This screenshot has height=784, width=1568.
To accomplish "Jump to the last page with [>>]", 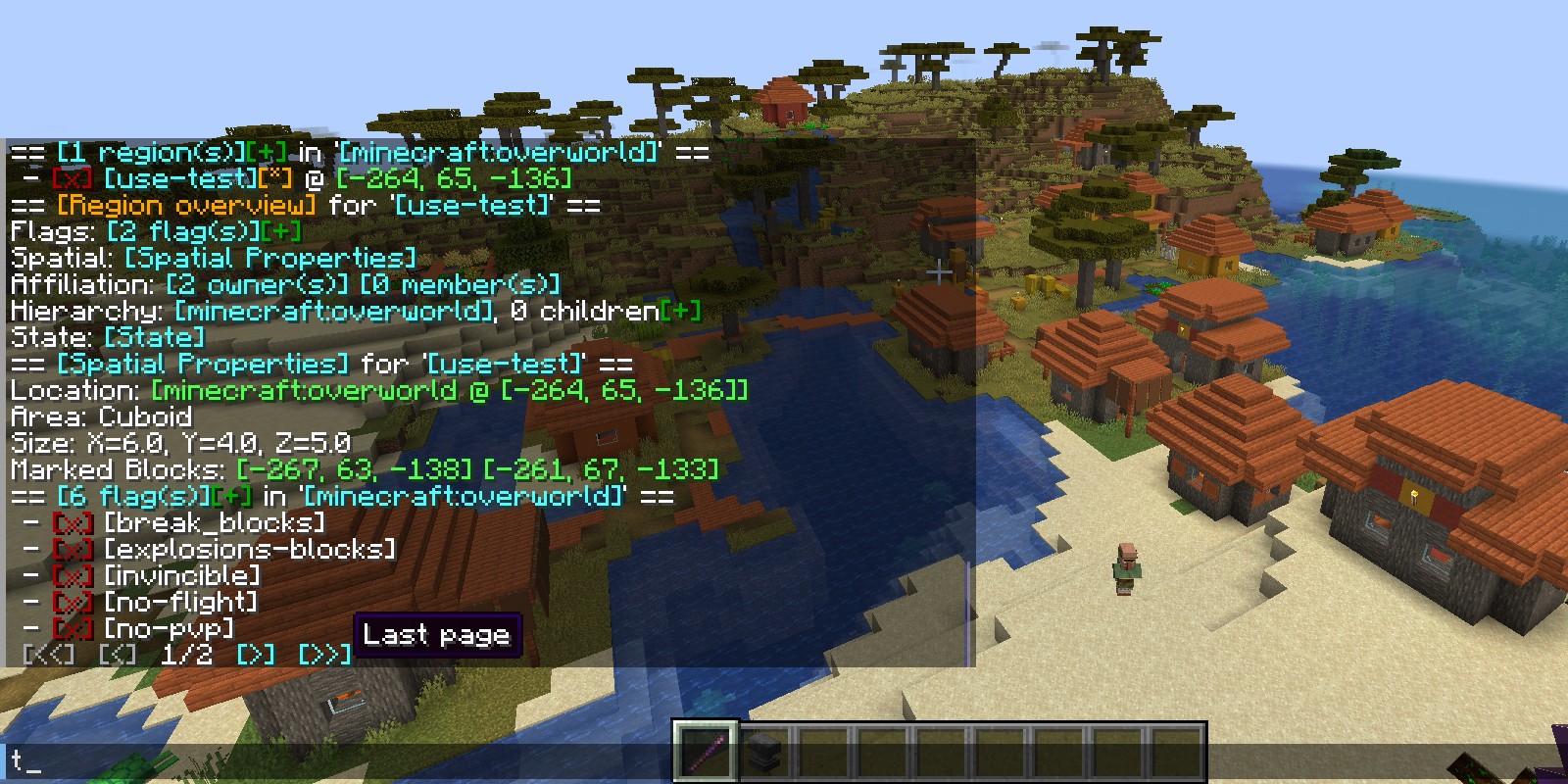I will tap(324, 655).
